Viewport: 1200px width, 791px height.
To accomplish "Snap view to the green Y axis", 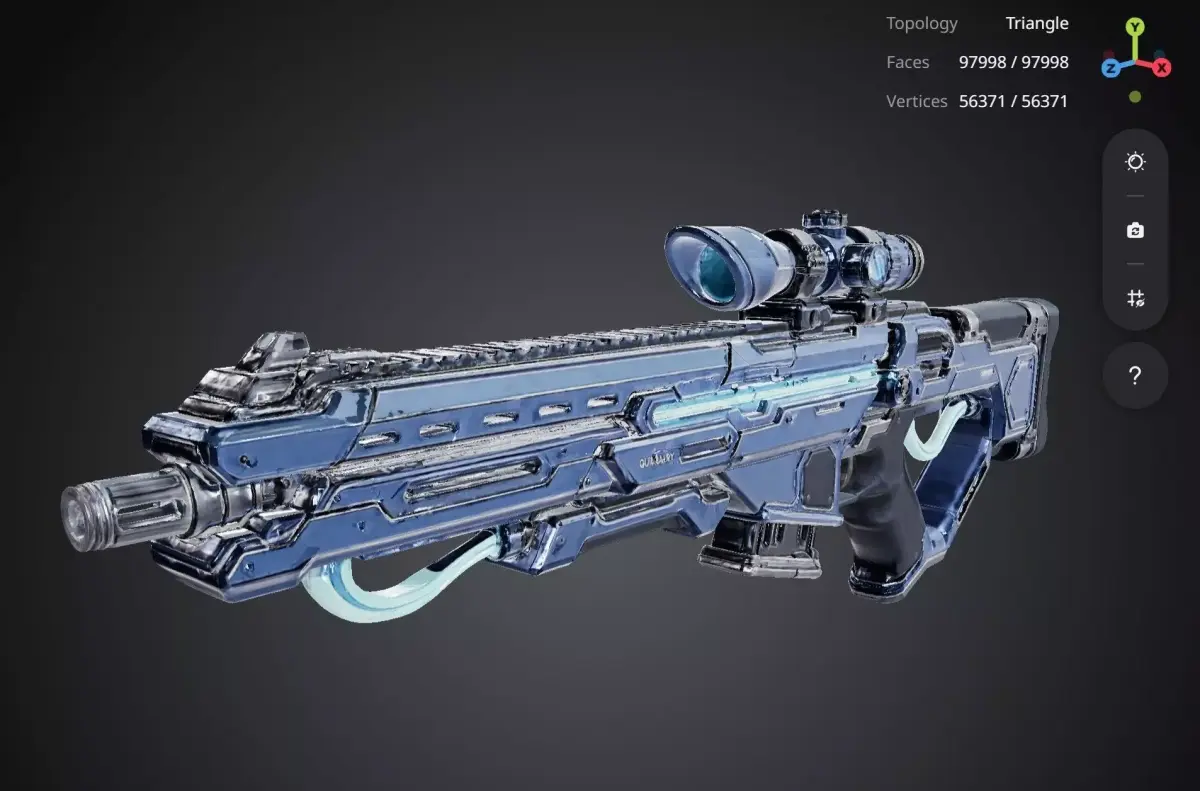I will pyautogui.click(x=1134, y=27).
